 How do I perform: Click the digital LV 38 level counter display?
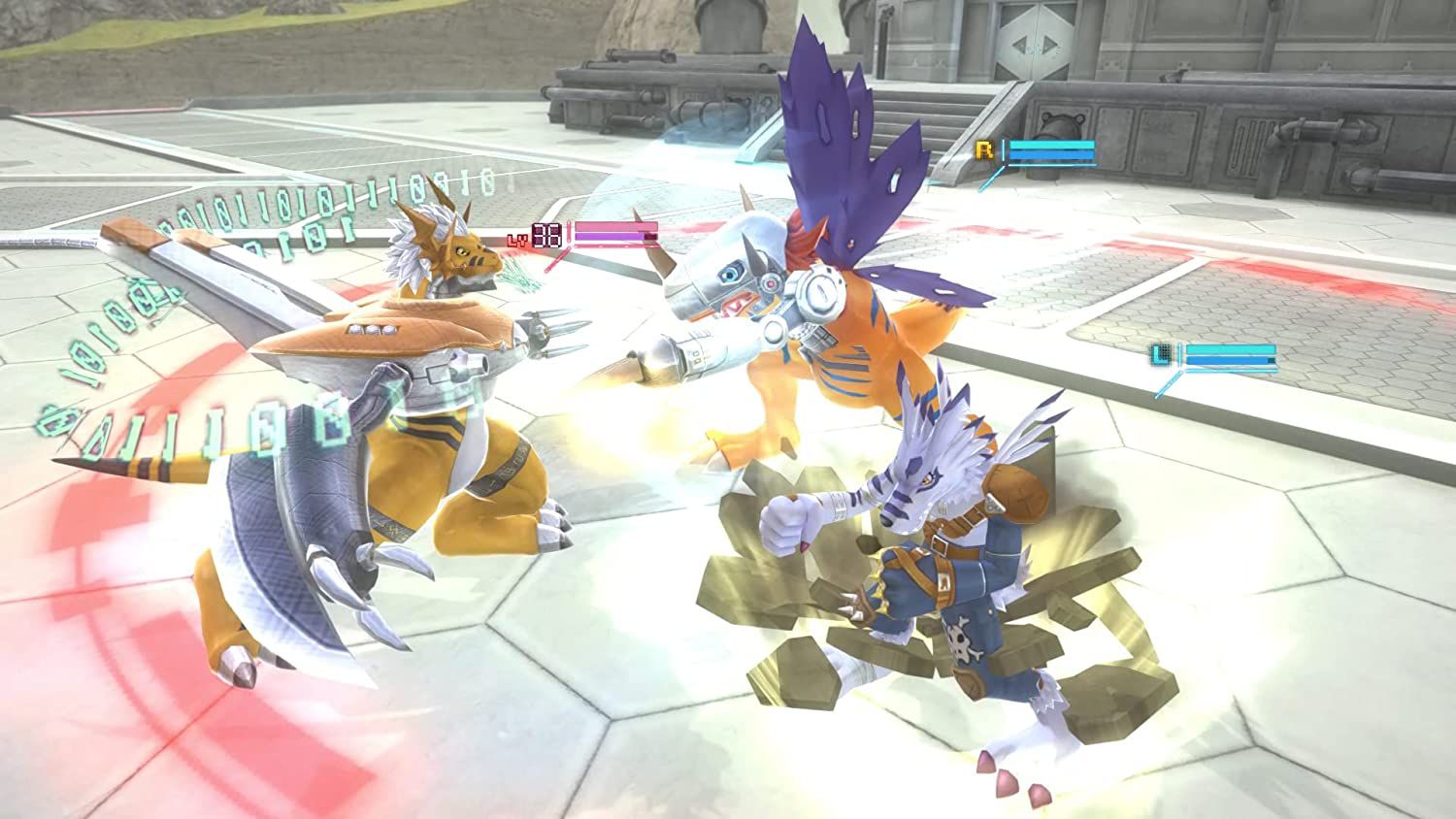coord(546,234)
